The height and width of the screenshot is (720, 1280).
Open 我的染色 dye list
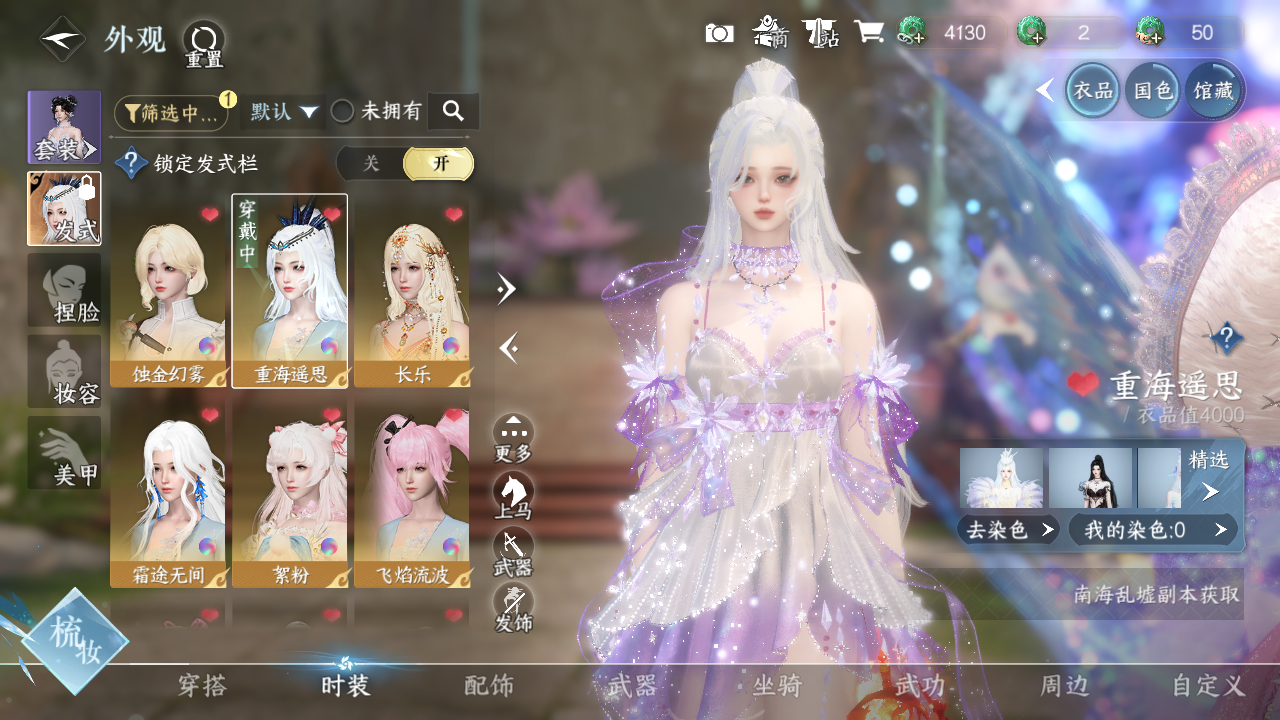[x=1152, y=530]
